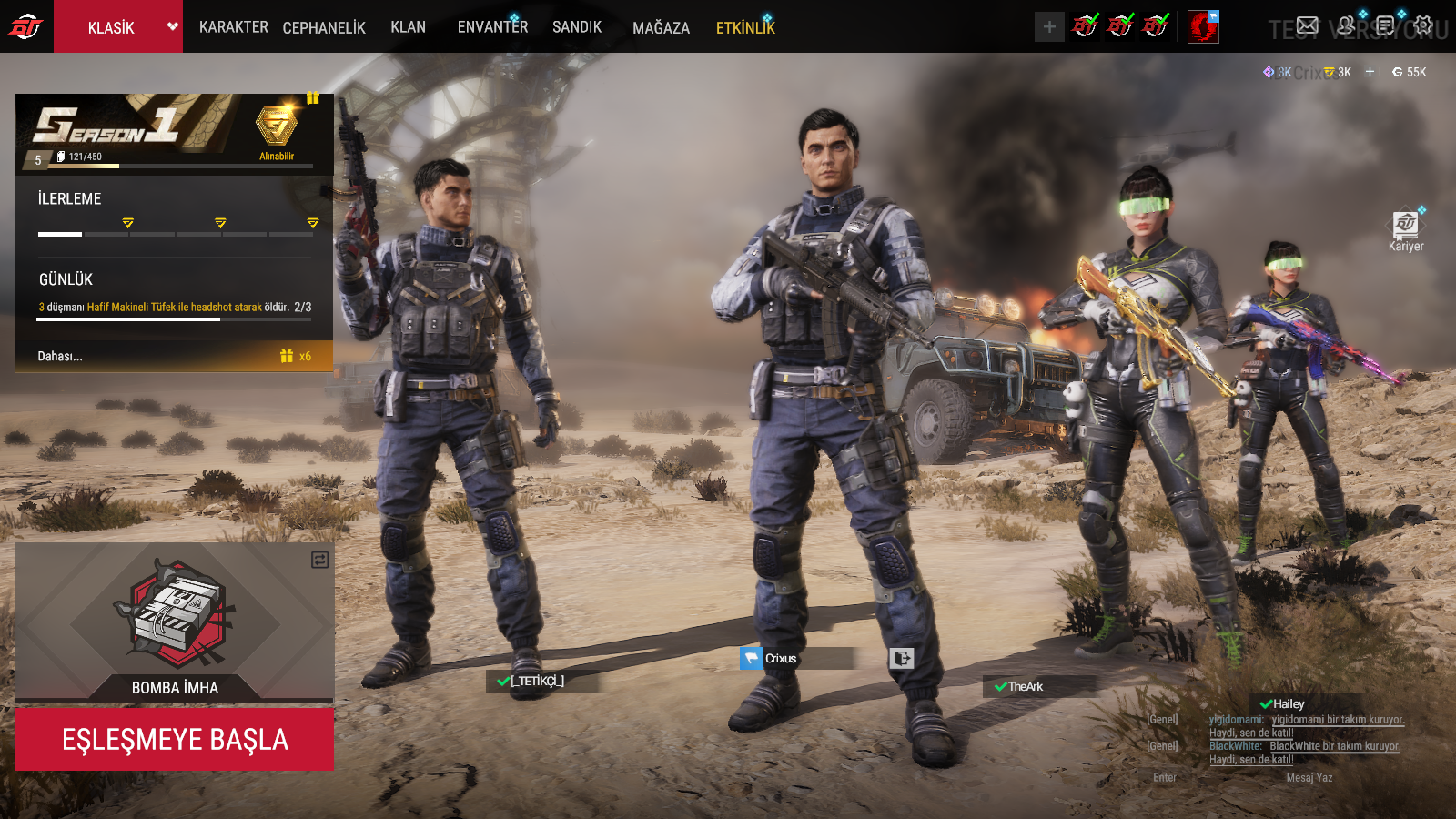Show the ETKİNLİK events tab
The width and height of the screenshot is (1456, 819).
pyautogui.click(x=745, y=28)
